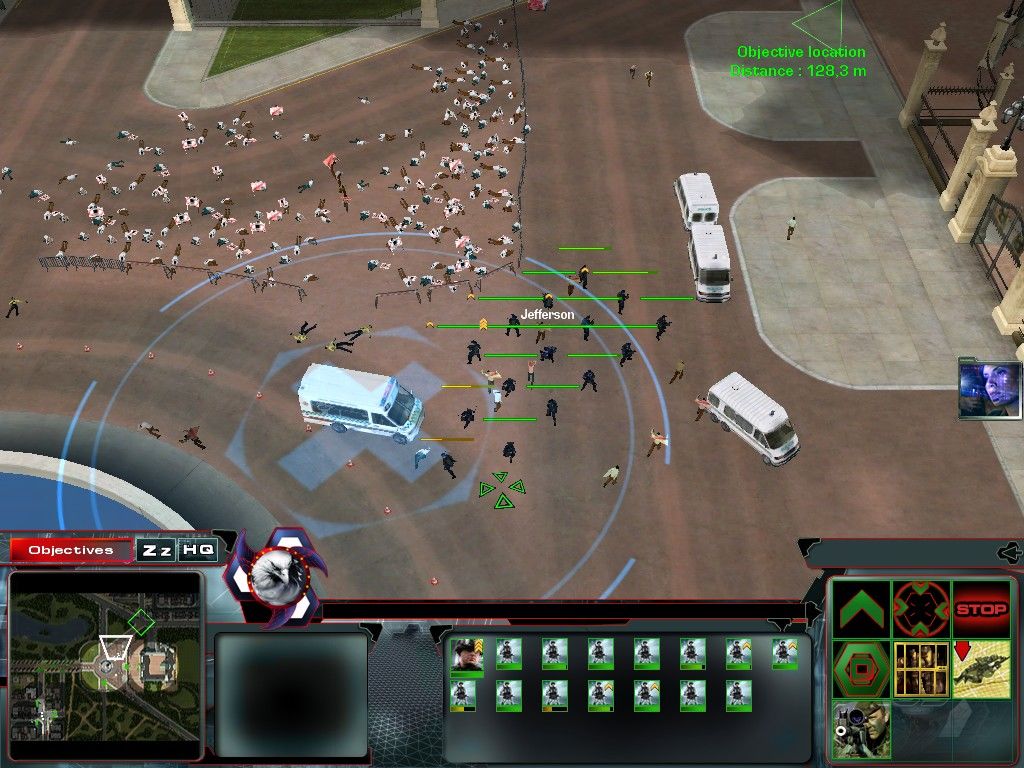The width and height of the screenshot is (1024, 768).
Task: Click the Zz idle units button
Action: (x=156, y=550)
